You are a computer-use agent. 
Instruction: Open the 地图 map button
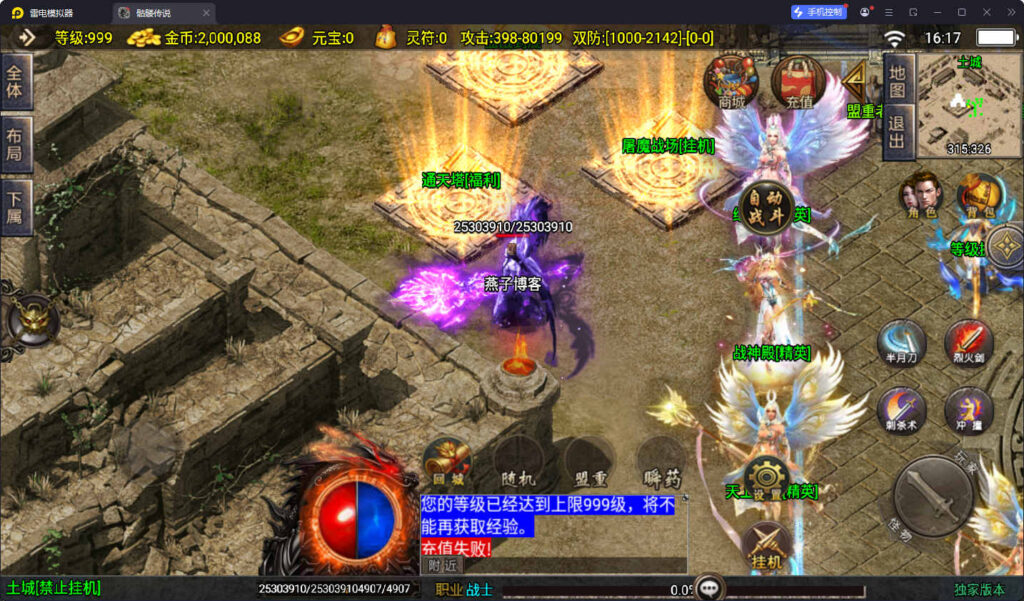point(898,80)
